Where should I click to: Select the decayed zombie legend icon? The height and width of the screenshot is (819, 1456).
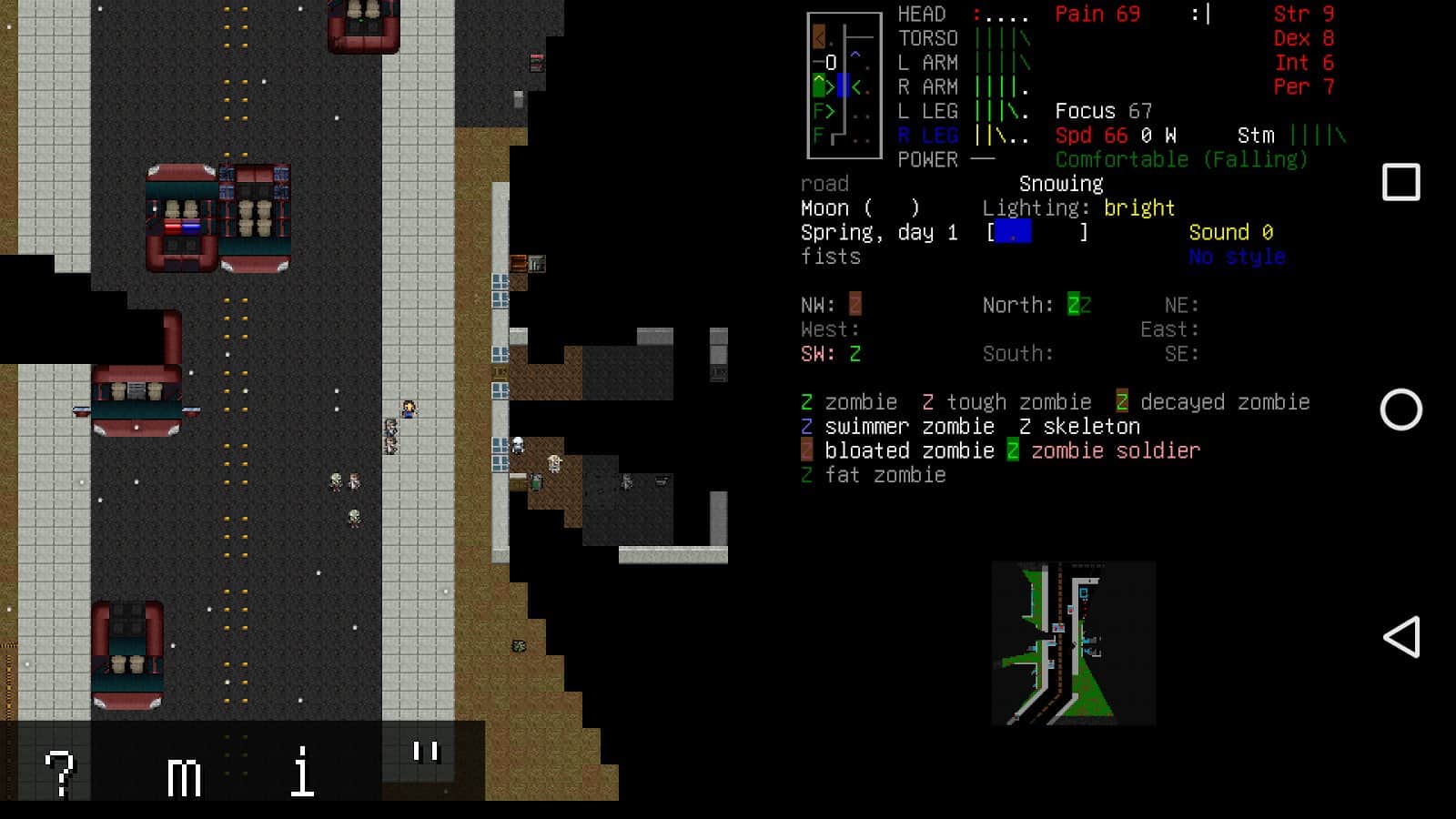tap(1119, 401)
